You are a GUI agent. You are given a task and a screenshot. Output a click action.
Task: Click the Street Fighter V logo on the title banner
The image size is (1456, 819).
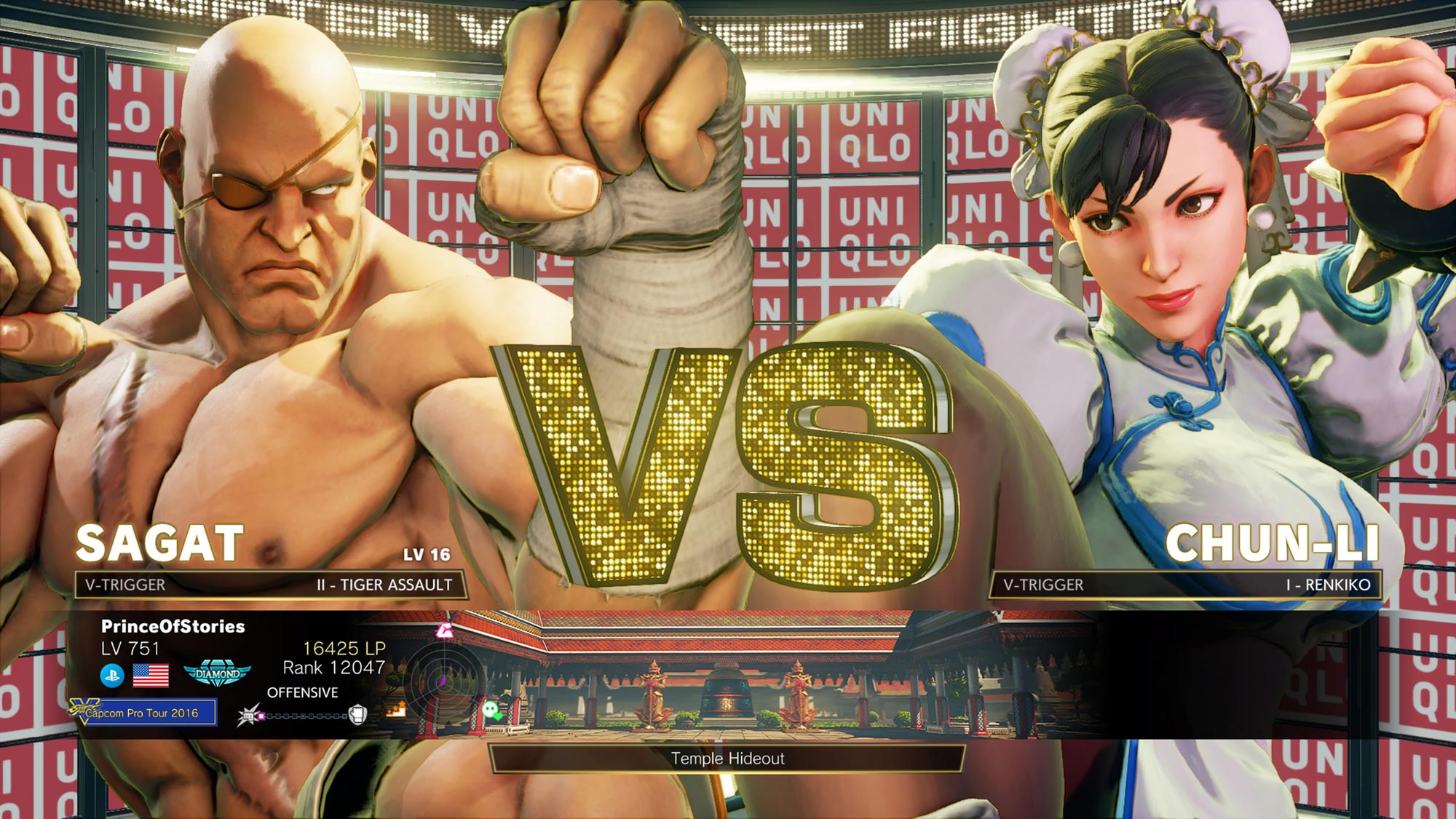[x=728, y=18]
